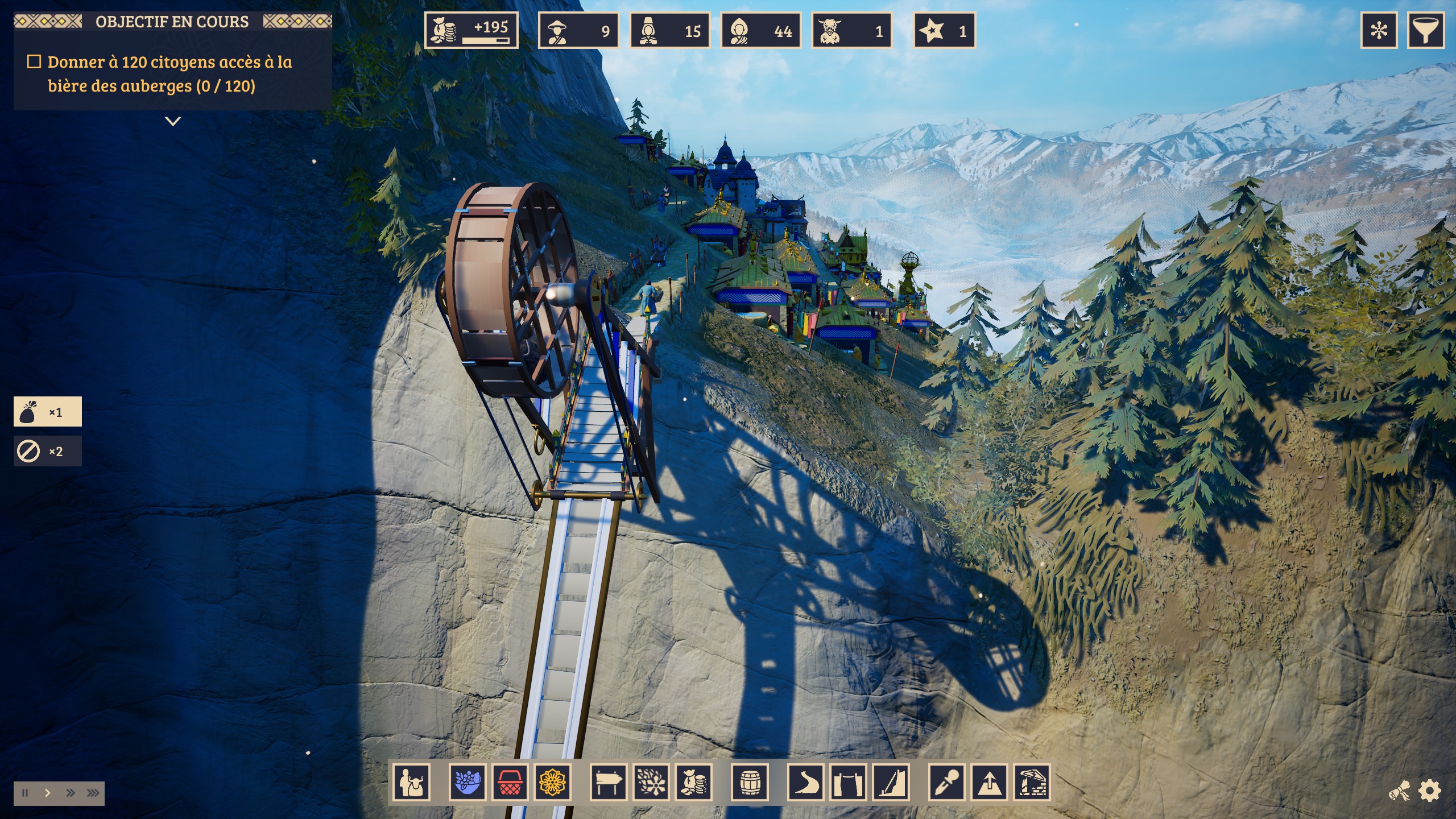Viewport: 1456px width, 819px height.
Task: Pause the game speed
Action: click(x=25, y=793)
